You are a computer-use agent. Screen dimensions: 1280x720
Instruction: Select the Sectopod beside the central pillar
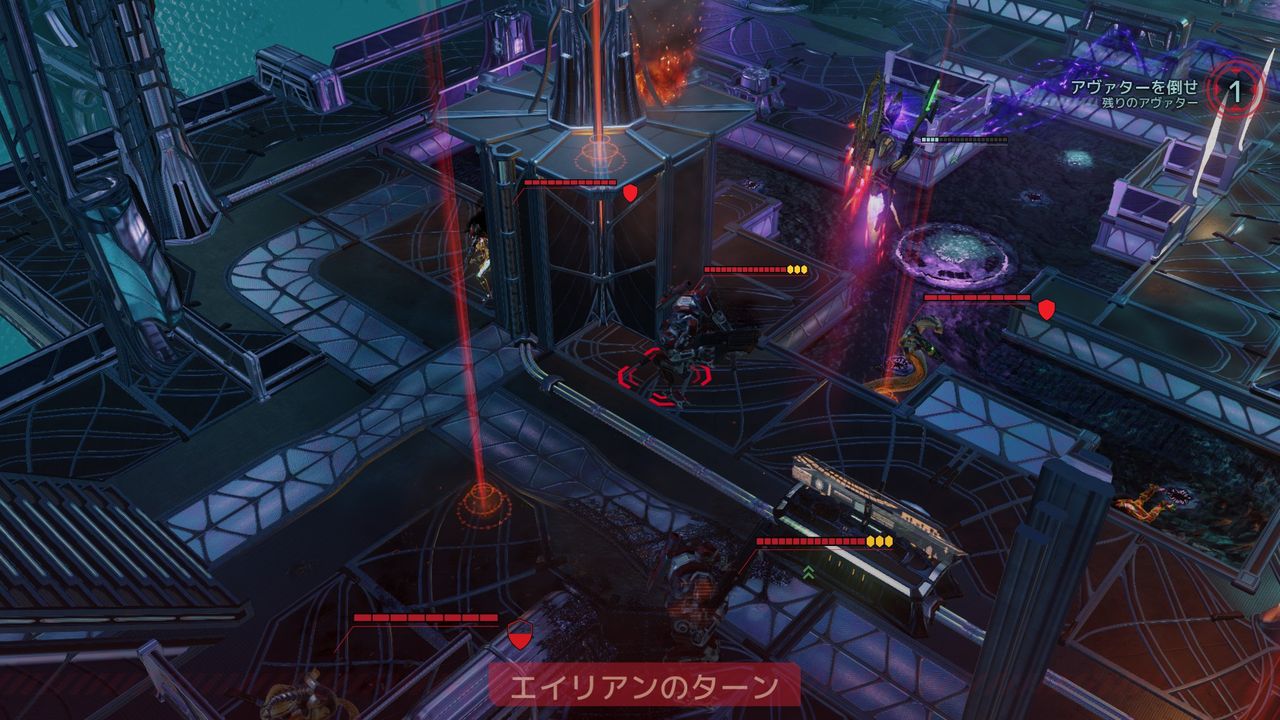point(690,330)
